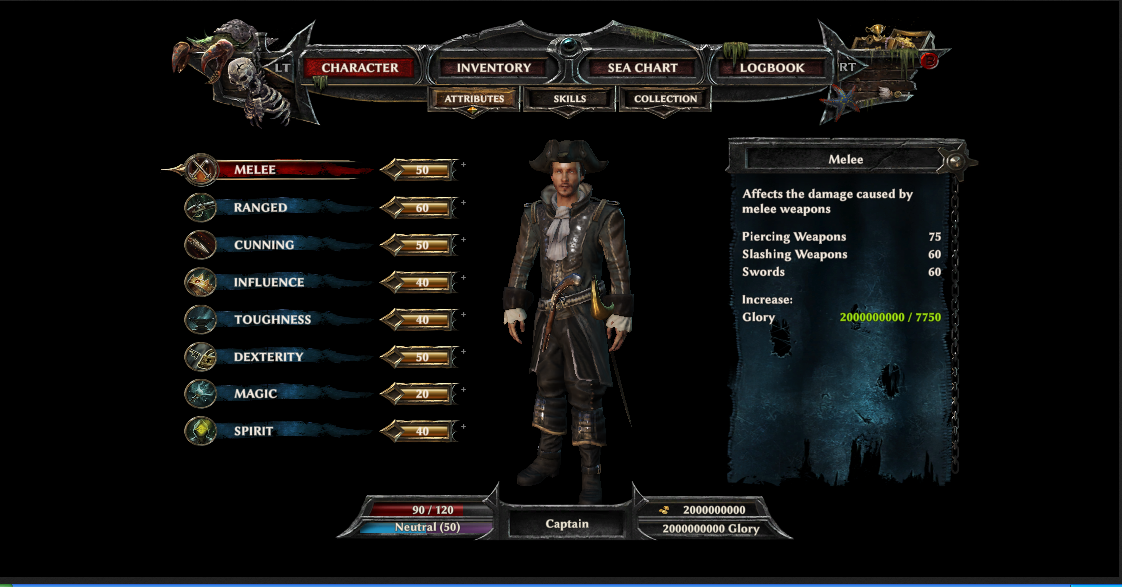This screenshot has height=587, width=1122.
Task: Click the Spirit attribute icon
Action: click(x=201, y=431)
